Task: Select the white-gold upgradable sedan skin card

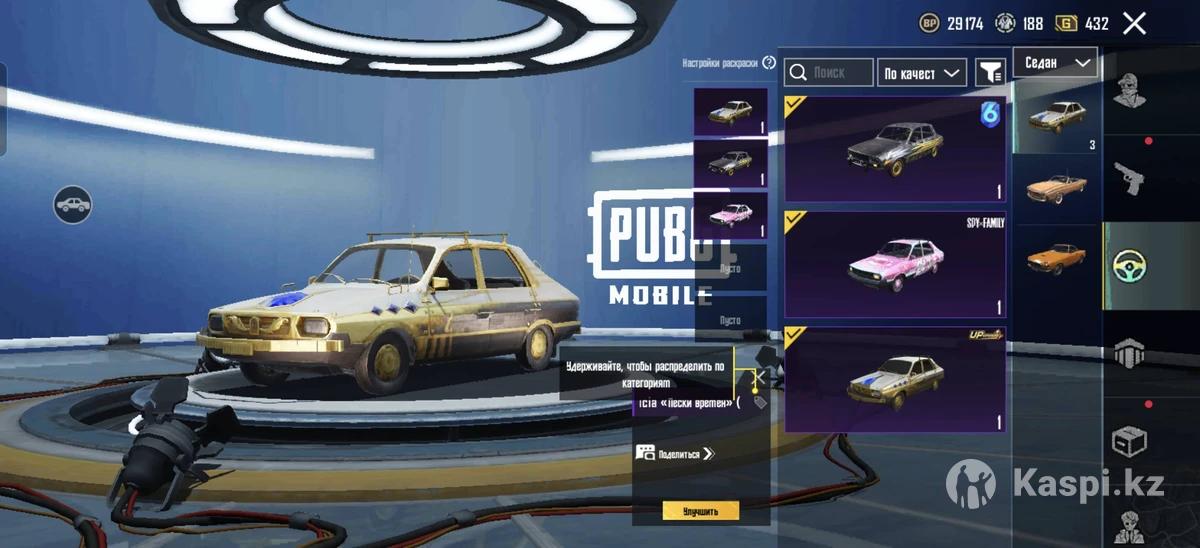Action: (x=895, y=380)
